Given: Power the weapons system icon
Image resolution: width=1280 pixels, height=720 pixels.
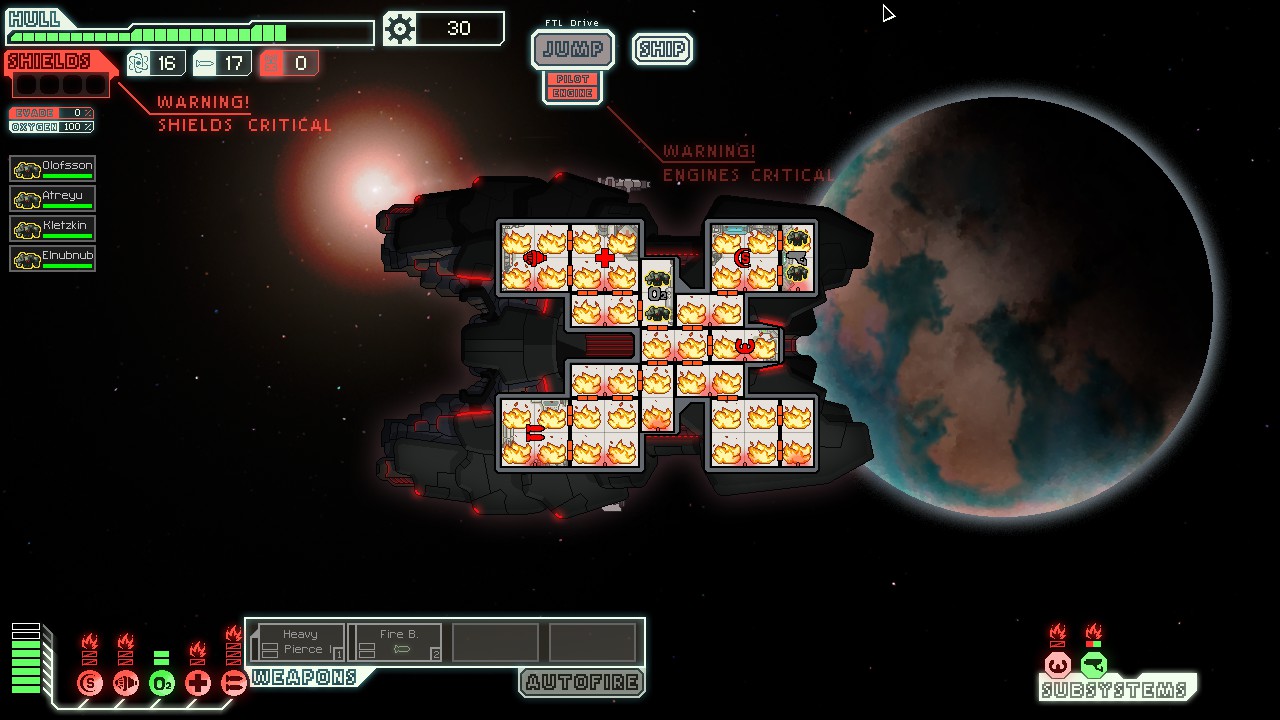Looking at the screenshot, I should tap(234, 684).
